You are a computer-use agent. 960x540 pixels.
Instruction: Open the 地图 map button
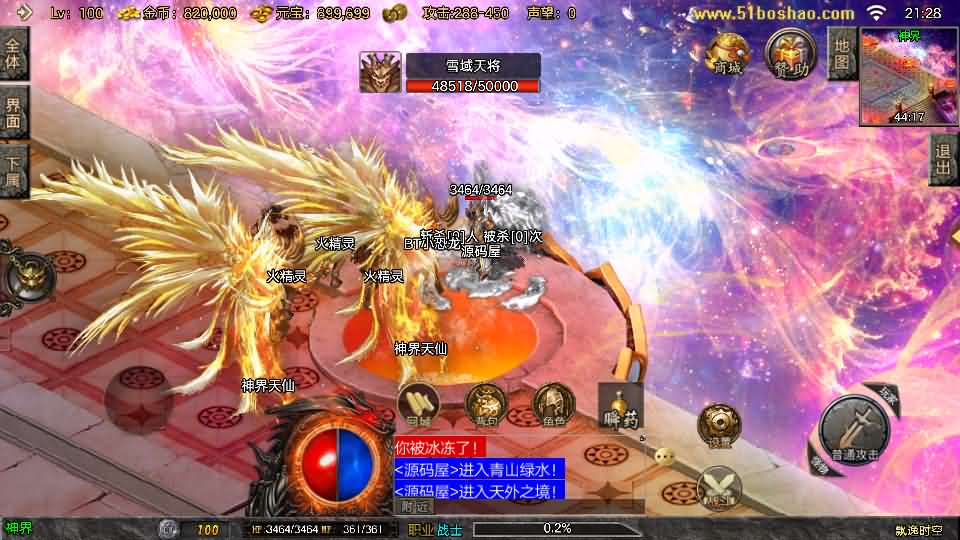(842, 54)
